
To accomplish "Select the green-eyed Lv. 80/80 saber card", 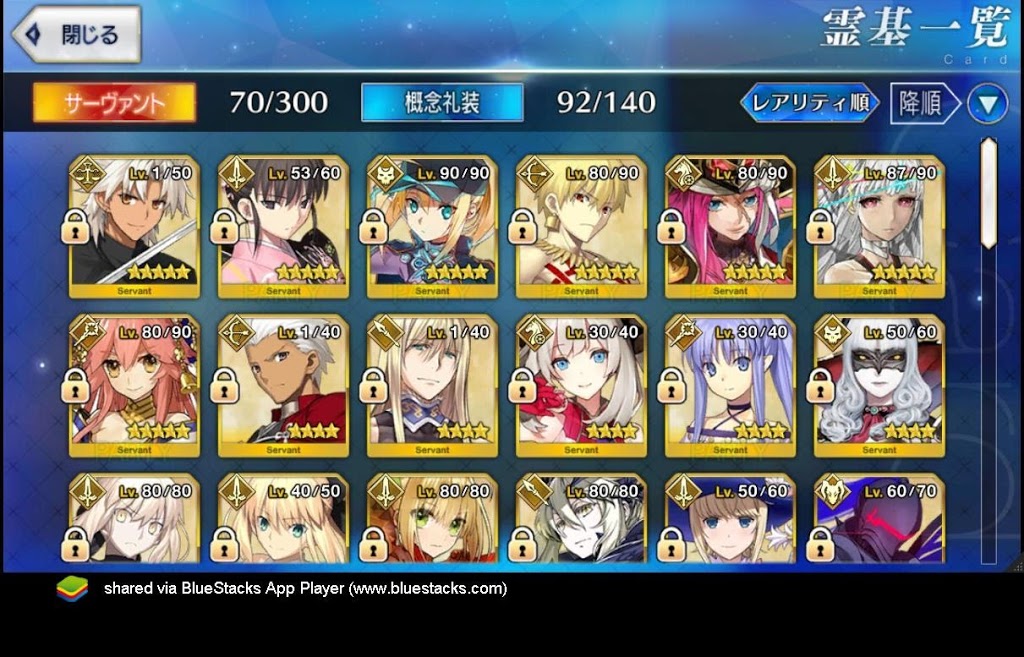I will (433, 520).
